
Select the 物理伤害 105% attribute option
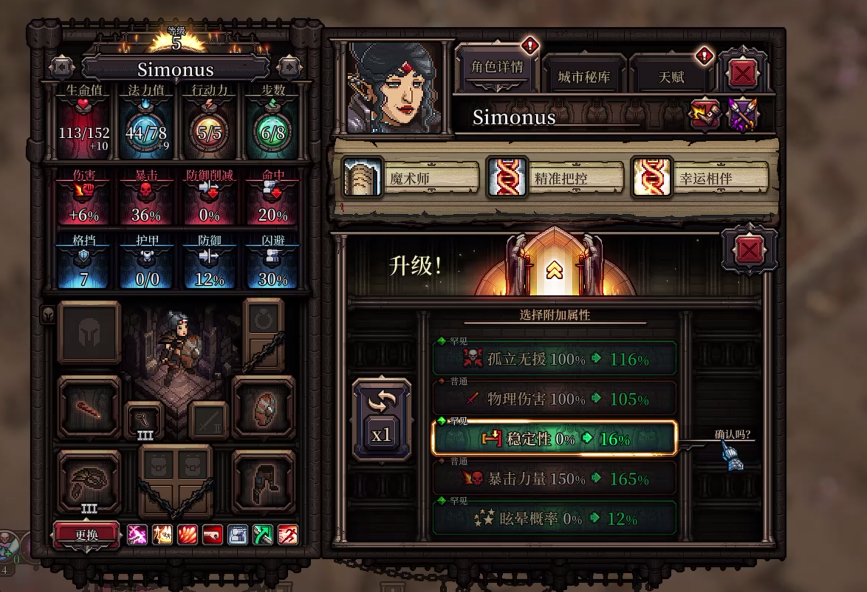[x=554, y=399]
